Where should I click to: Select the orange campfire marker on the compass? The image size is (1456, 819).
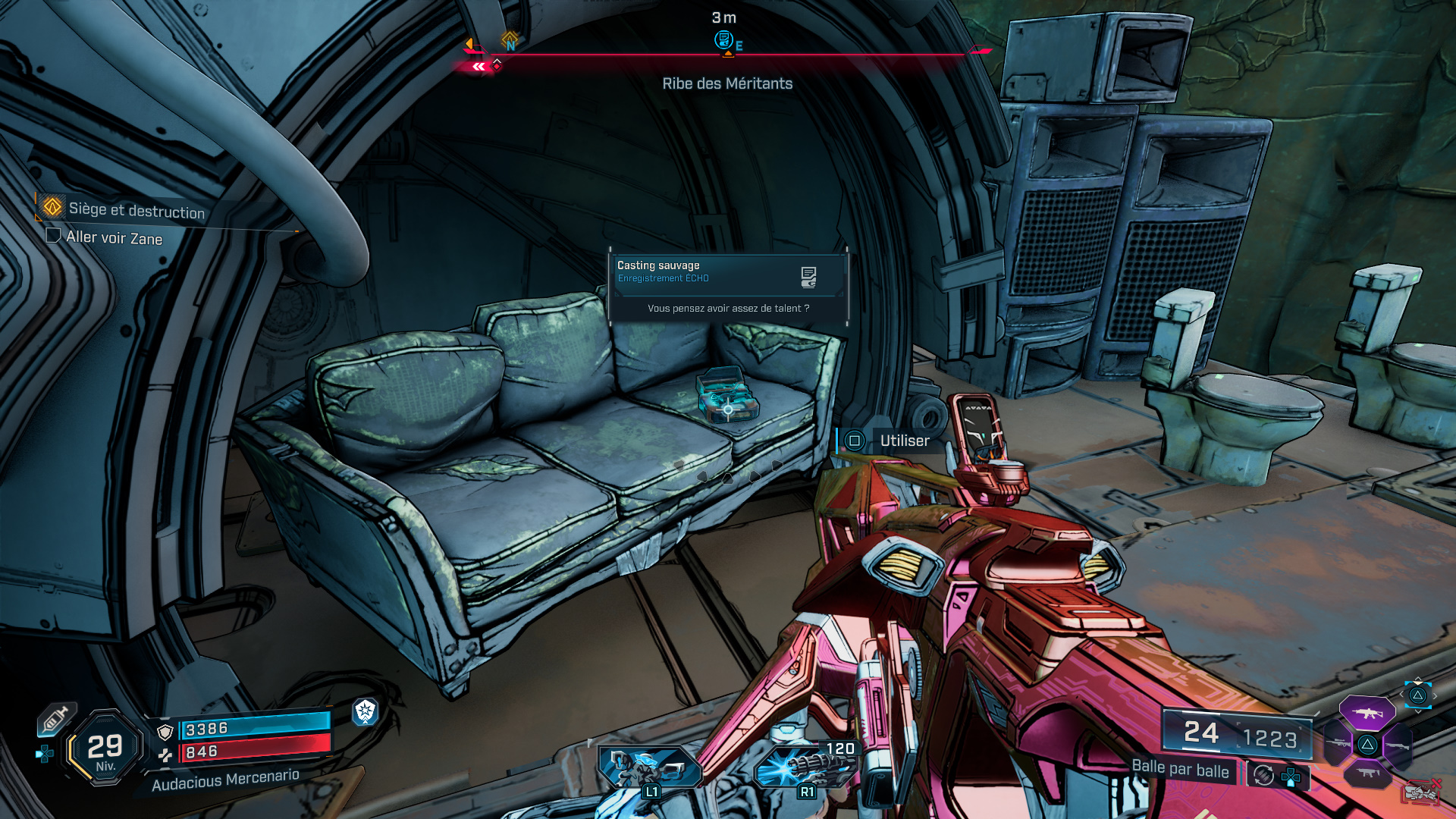[510, 38]
